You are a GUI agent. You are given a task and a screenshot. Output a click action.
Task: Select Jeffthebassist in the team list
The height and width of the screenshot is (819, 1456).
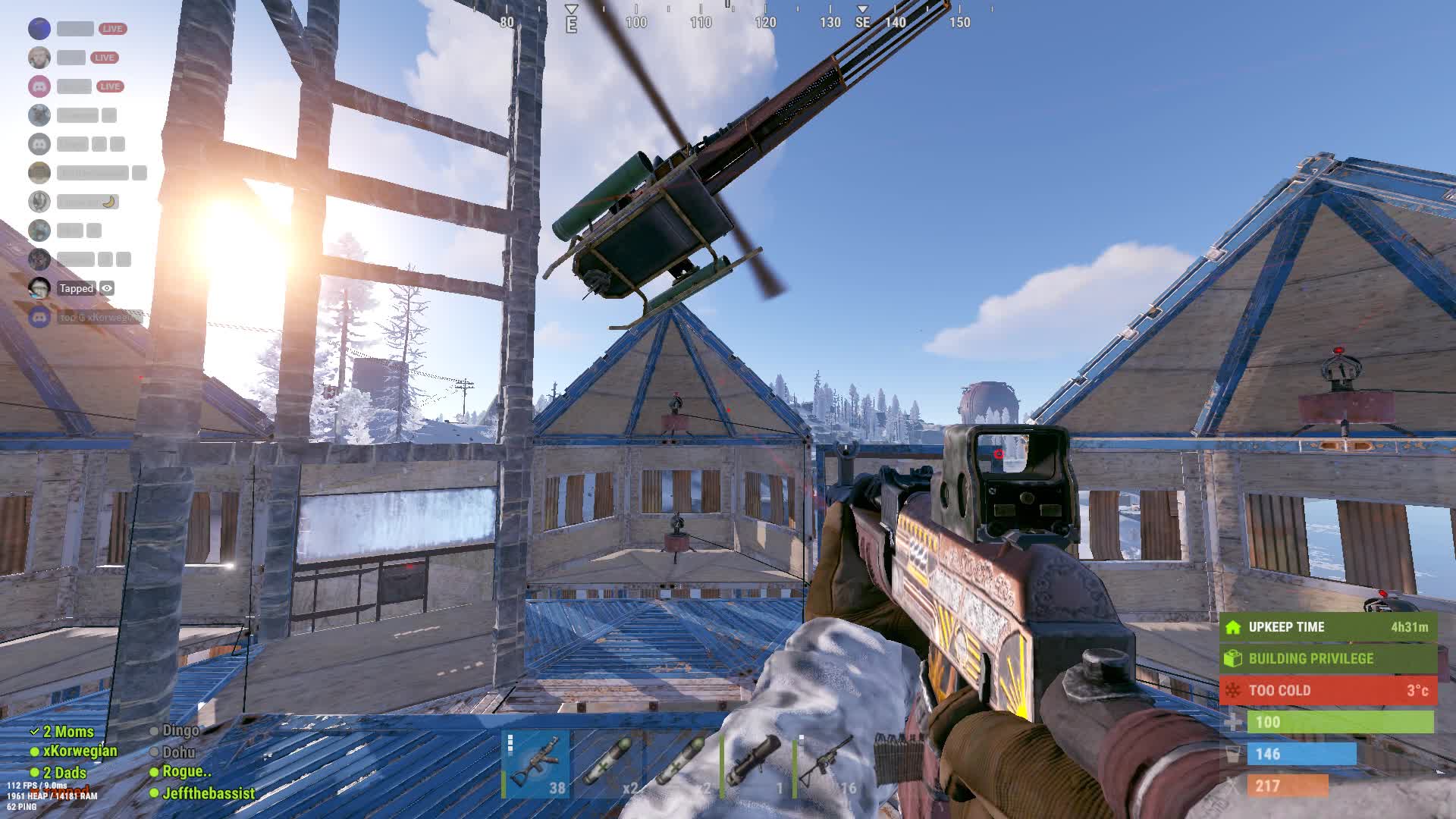tap(209, 793)
